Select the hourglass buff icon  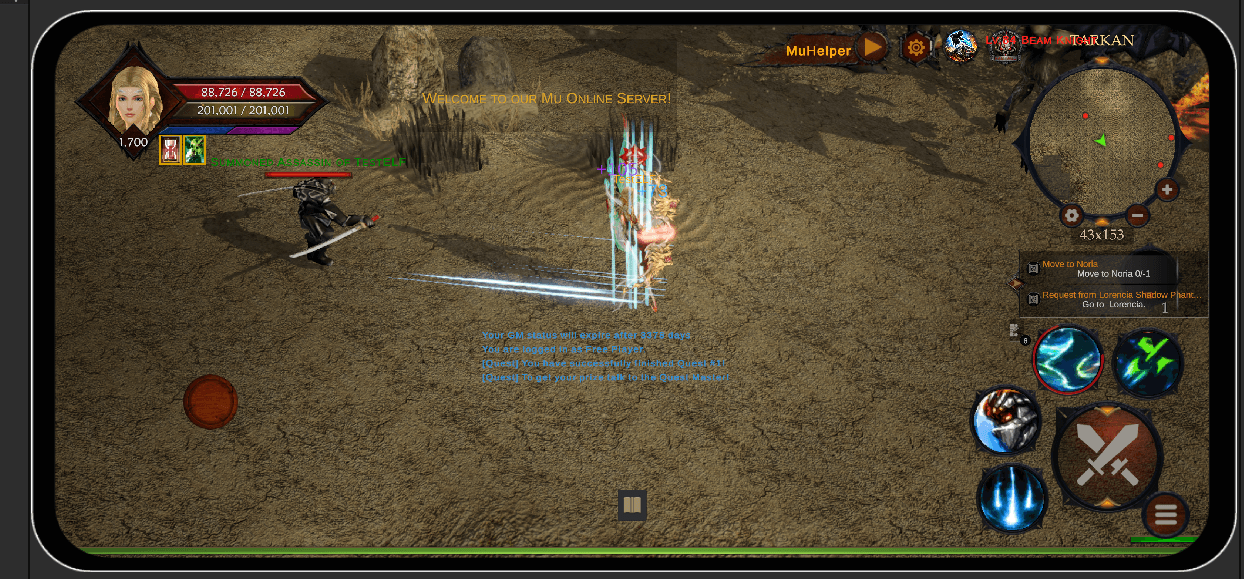170,150
